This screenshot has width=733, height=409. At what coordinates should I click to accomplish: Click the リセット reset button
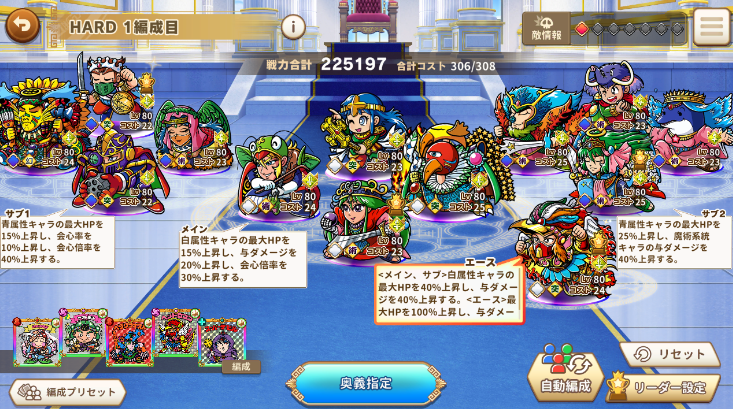pos(669,354)
